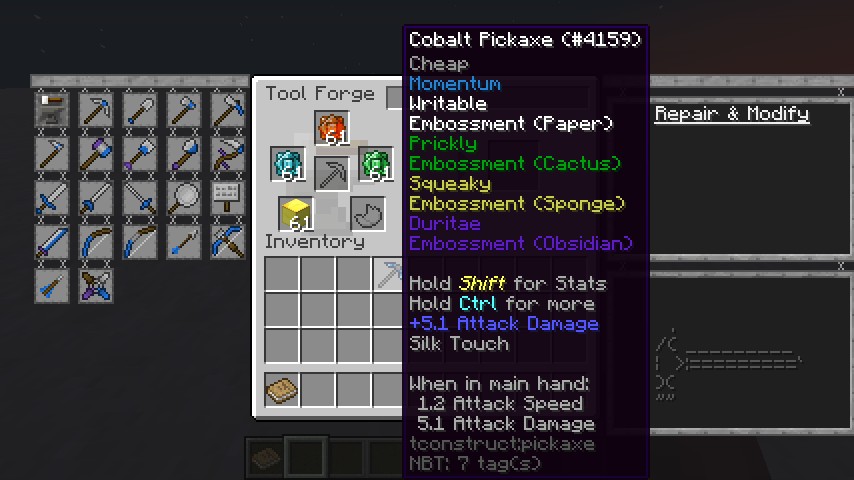Image resolution: width=854 pixels, height=480 pixels.
Task: Select the rapier tool button
Action: pyautogui.click(x=140, y=196)
